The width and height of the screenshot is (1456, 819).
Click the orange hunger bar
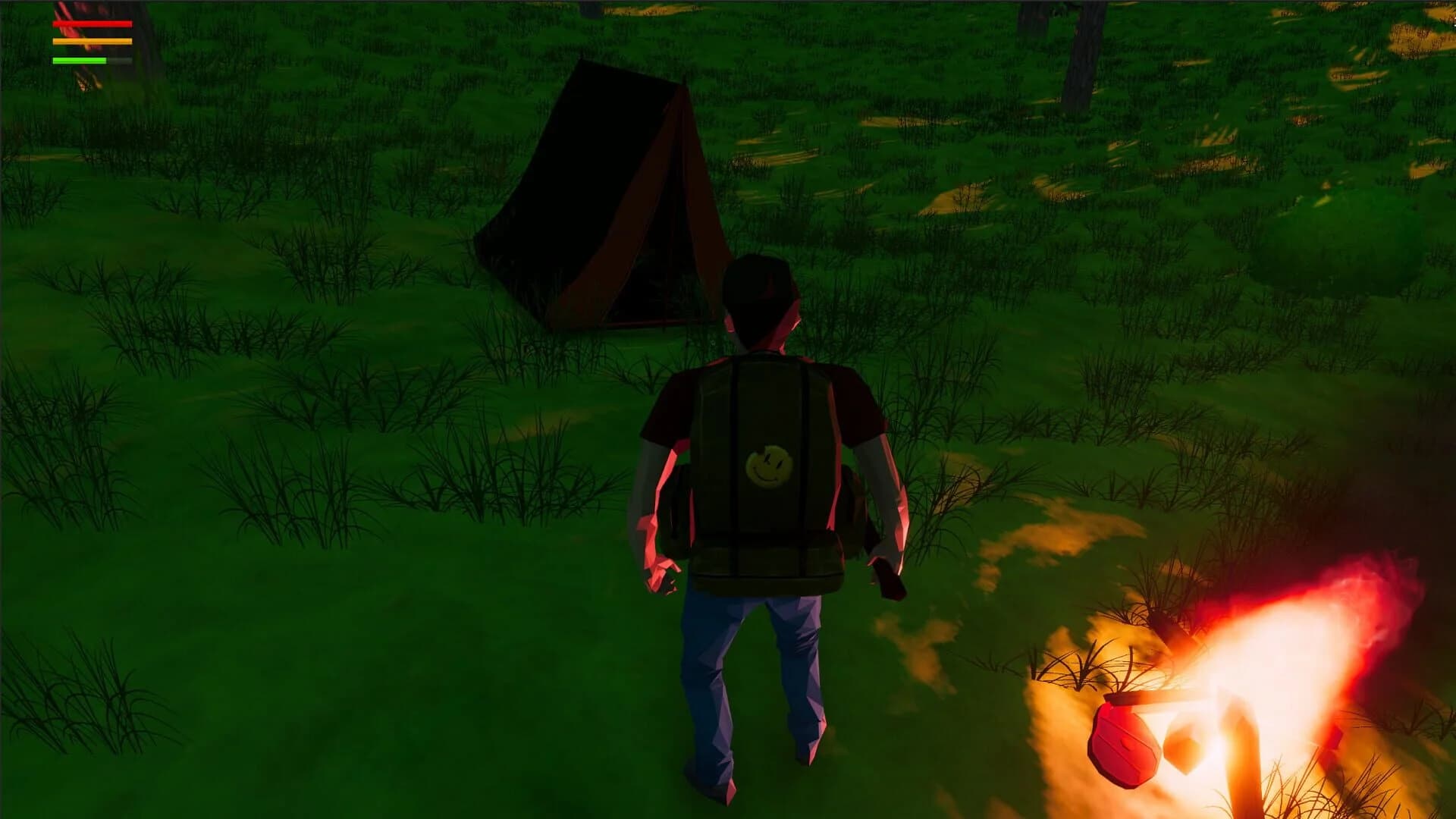pos(91,42)
